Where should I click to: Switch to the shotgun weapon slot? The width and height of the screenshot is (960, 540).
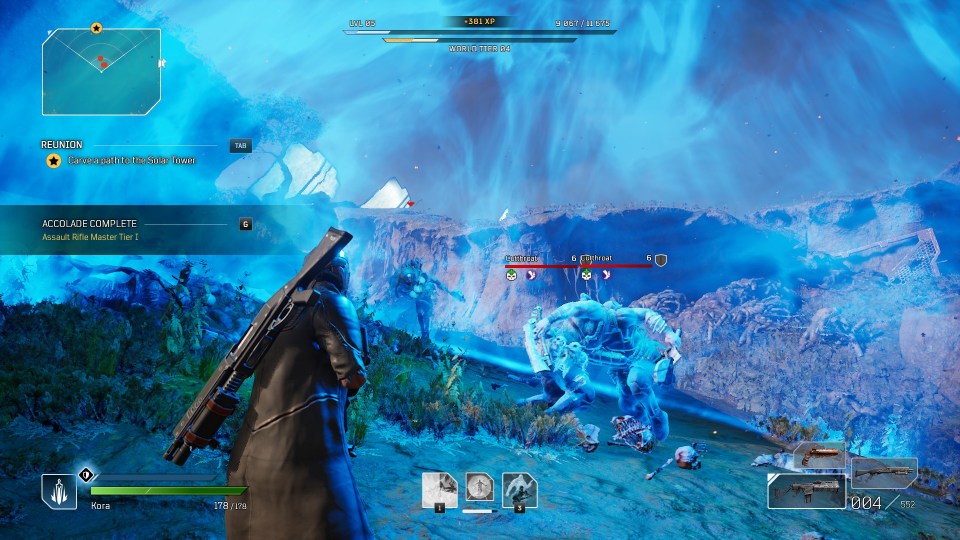(x=884, y=472)
